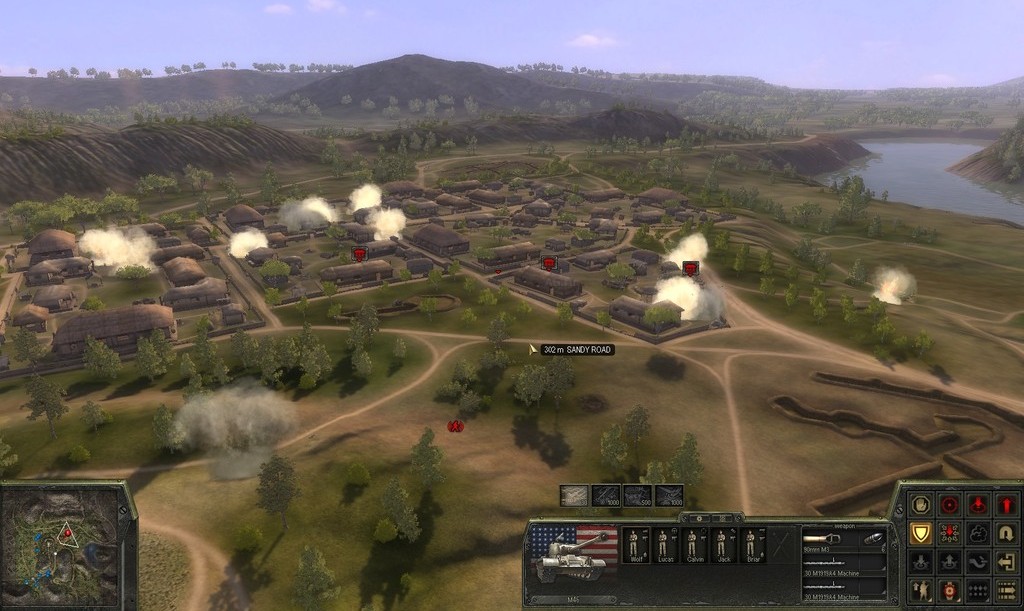Enable the yellow shield defensive stance

pos(920,533)
